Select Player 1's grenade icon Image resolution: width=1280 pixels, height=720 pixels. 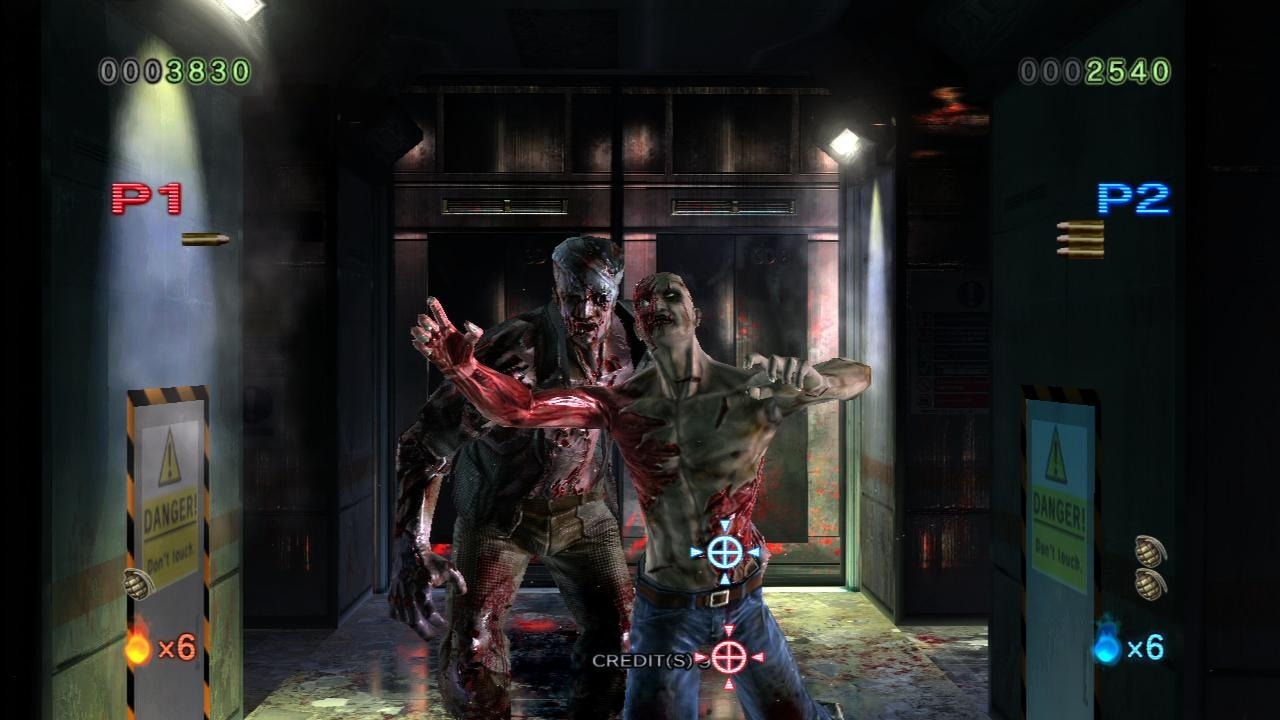[137, 583]
